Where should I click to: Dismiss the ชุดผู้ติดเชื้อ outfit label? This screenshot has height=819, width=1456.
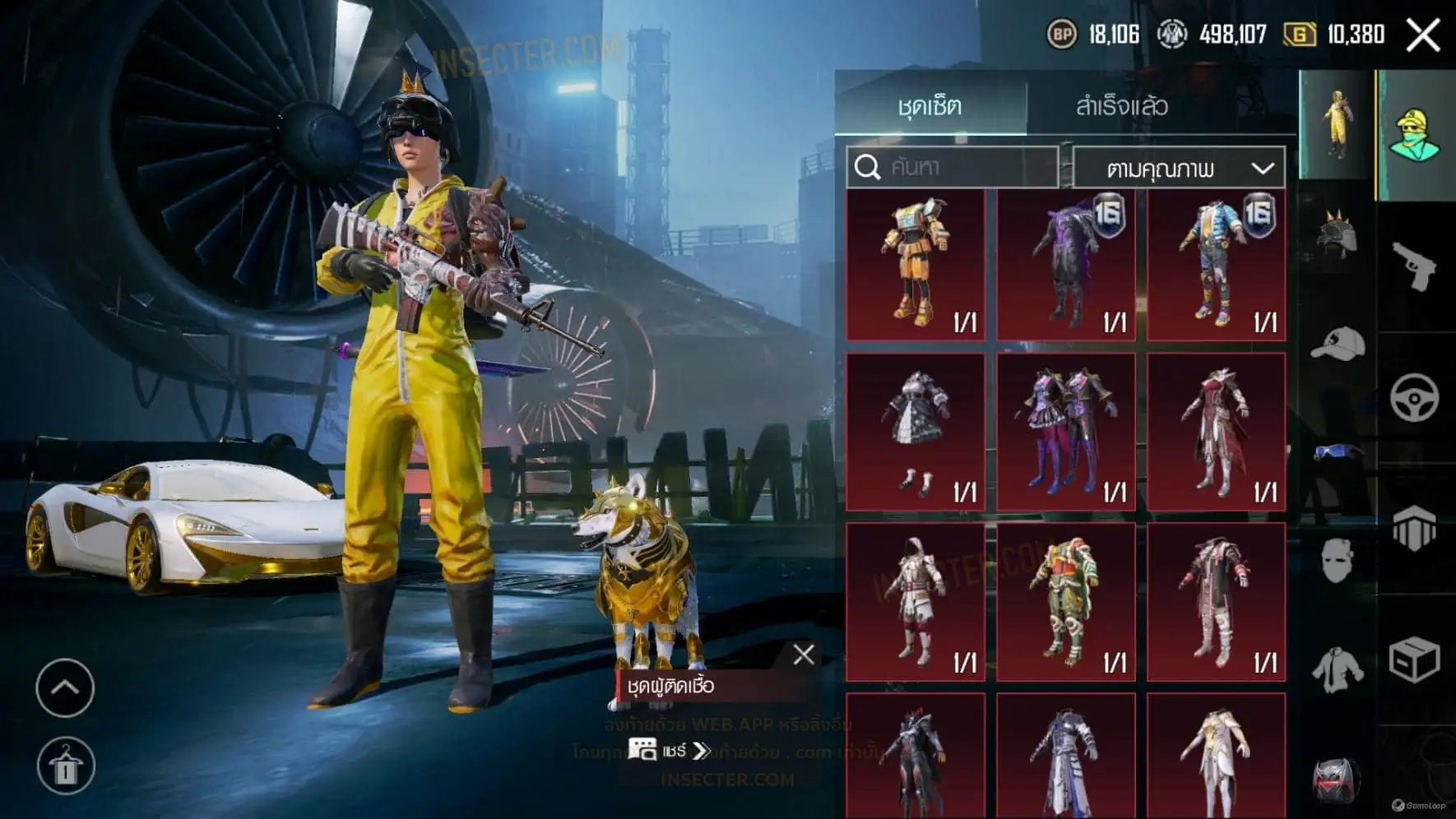(804, 655)
